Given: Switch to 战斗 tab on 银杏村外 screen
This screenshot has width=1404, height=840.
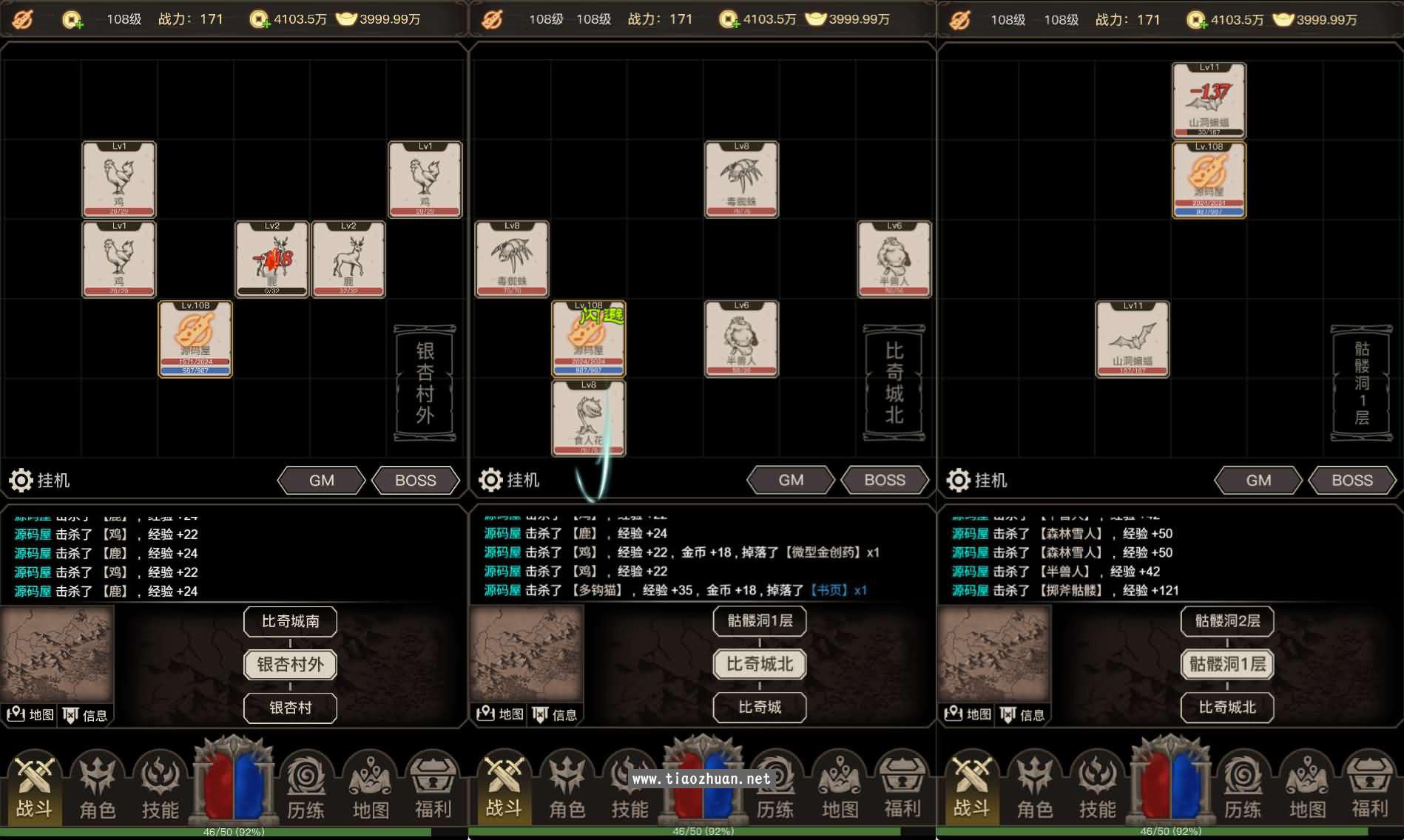Looking at the screenshot, I should [x=34, y=789].
